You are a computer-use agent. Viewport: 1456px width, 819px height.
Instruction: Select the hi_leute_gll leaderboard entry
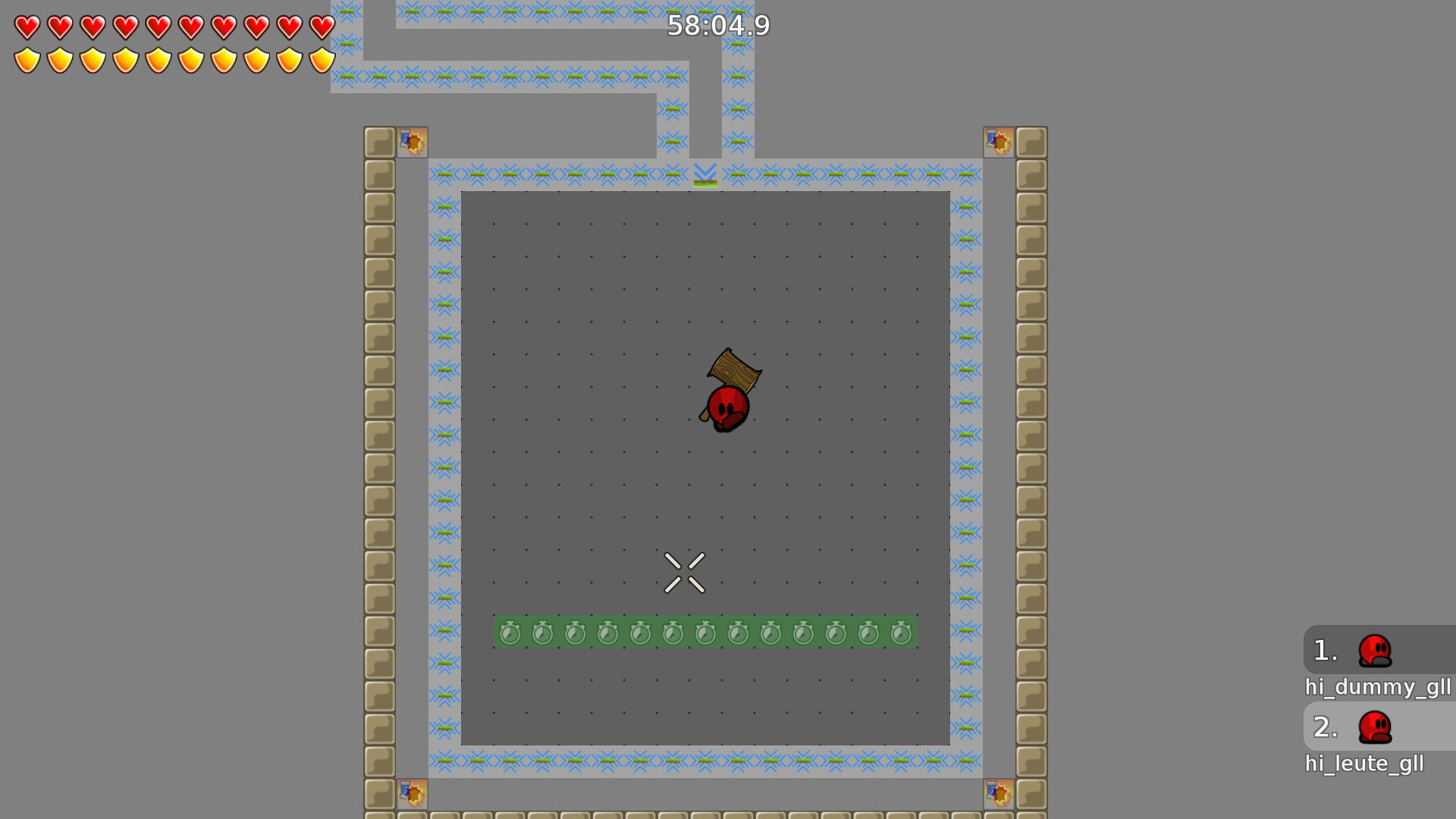(1365, 764)
